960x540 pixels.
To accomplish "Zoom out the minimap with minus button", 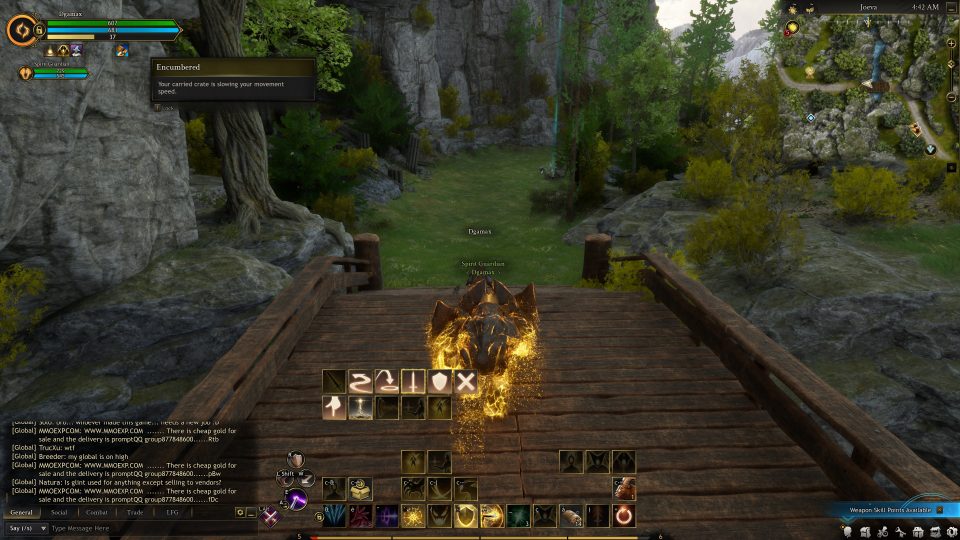I will coord(950,97).
